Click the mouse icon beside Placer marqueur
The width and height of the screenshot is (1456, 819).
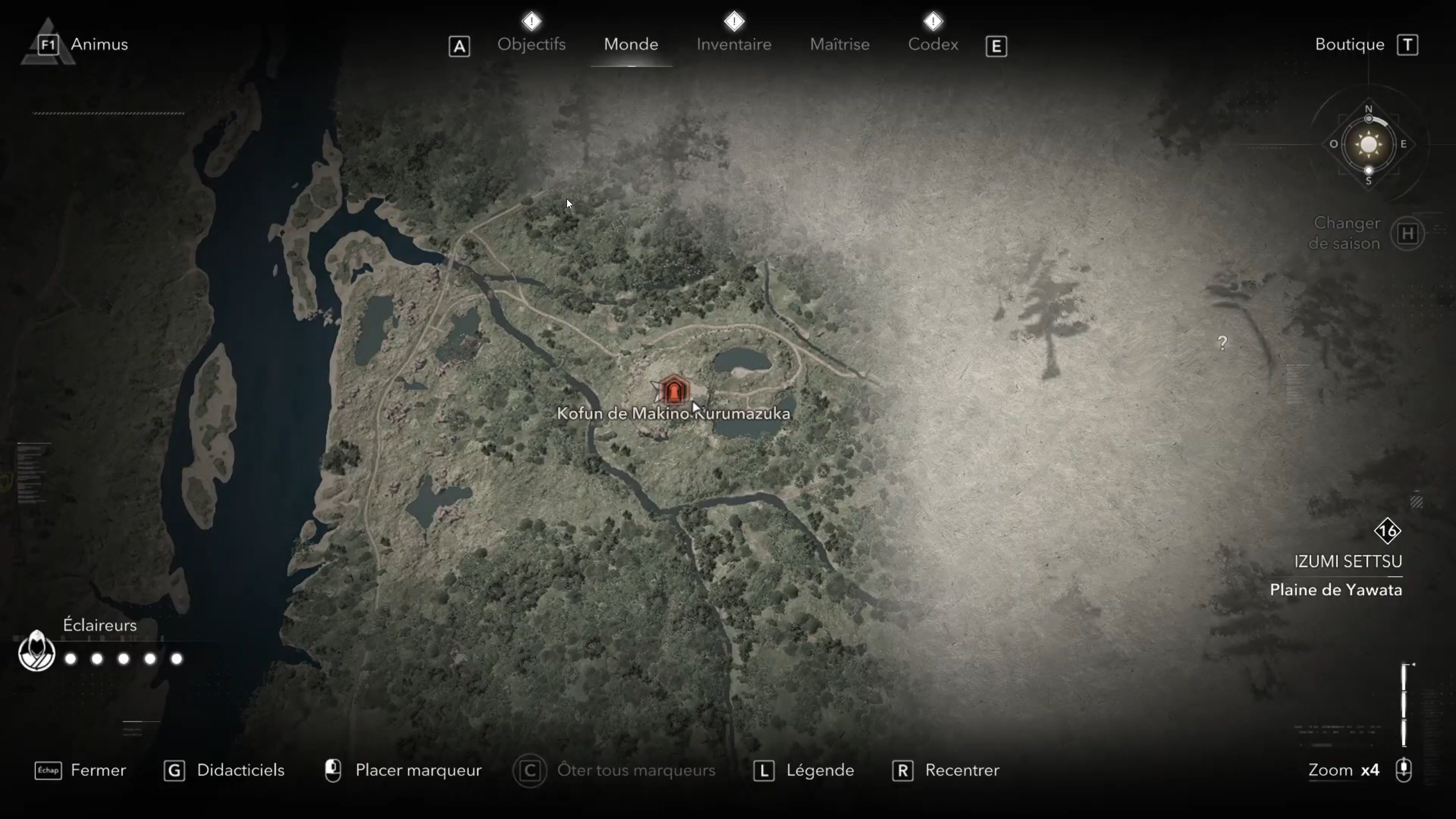tap(333, 770)
